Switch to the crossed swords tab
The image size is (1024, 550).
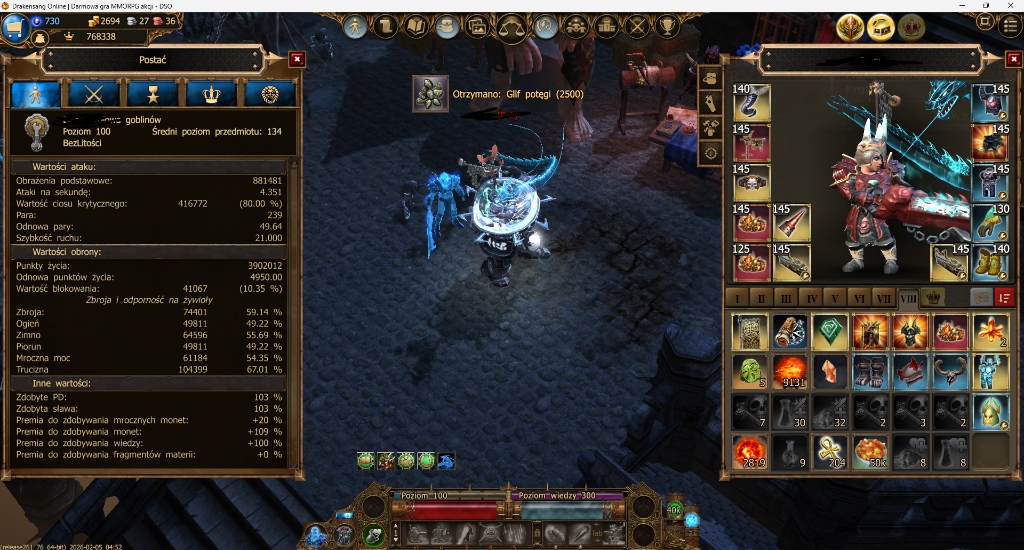tap(95, 94)
